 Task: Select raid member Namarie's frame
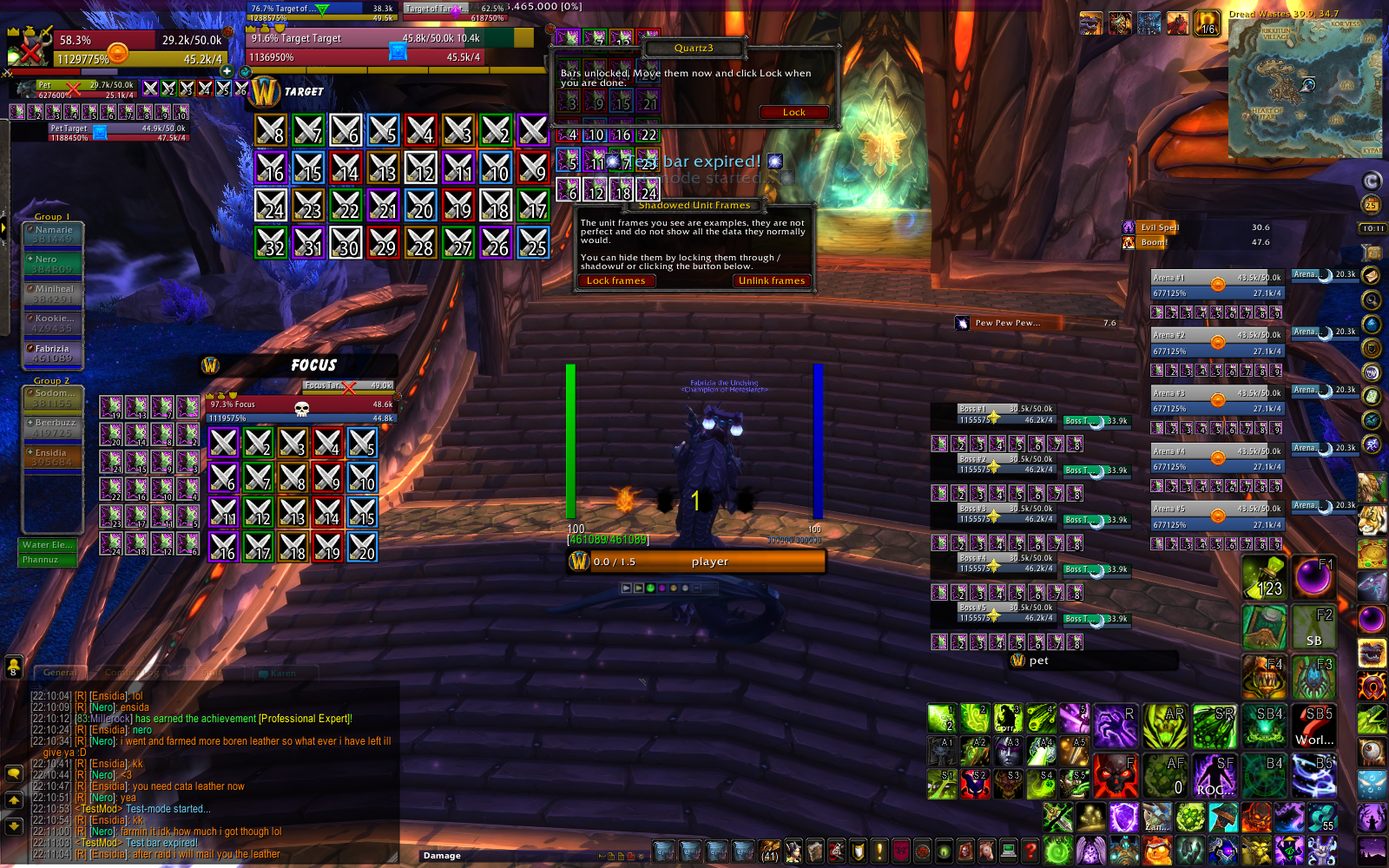point(53,233)
